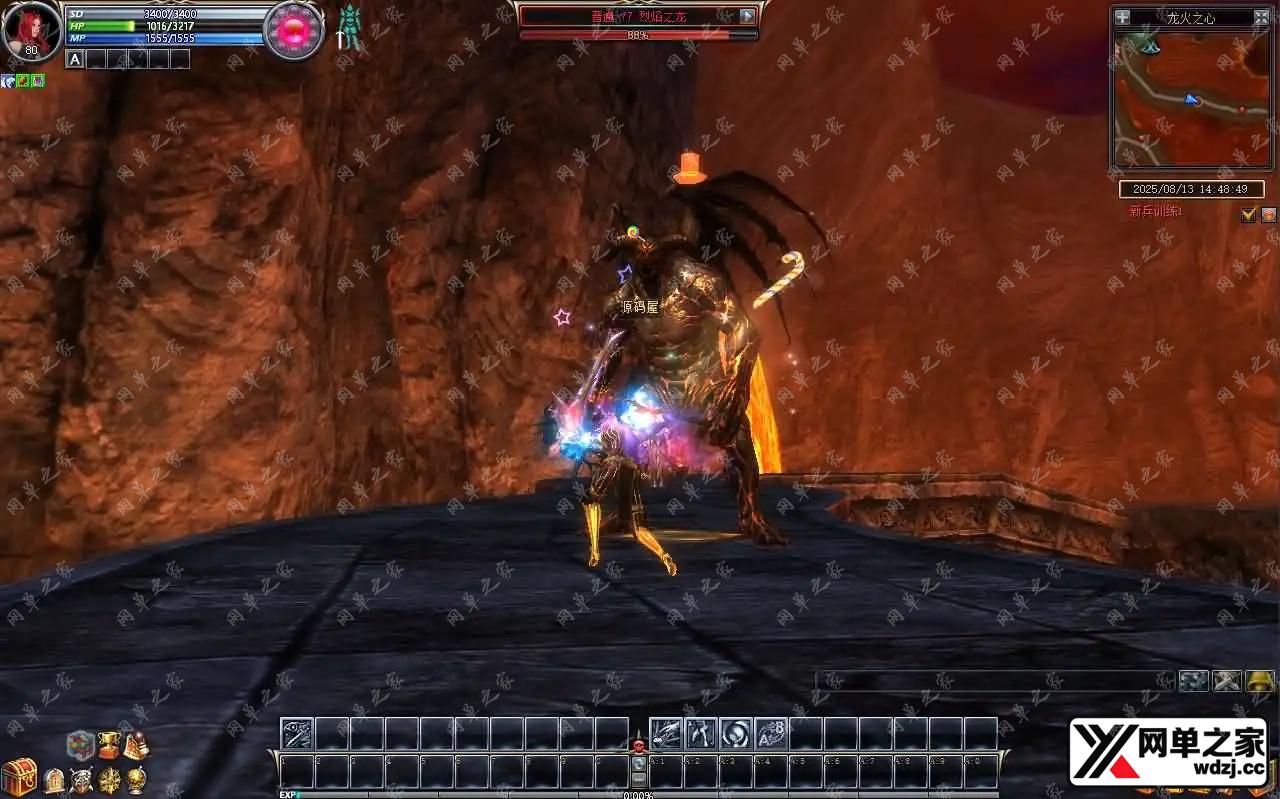Click the orange round icon below the clock
The height and width of the screenshot is (799, 1280).
pyautogui.click(x=1268, y=214)
